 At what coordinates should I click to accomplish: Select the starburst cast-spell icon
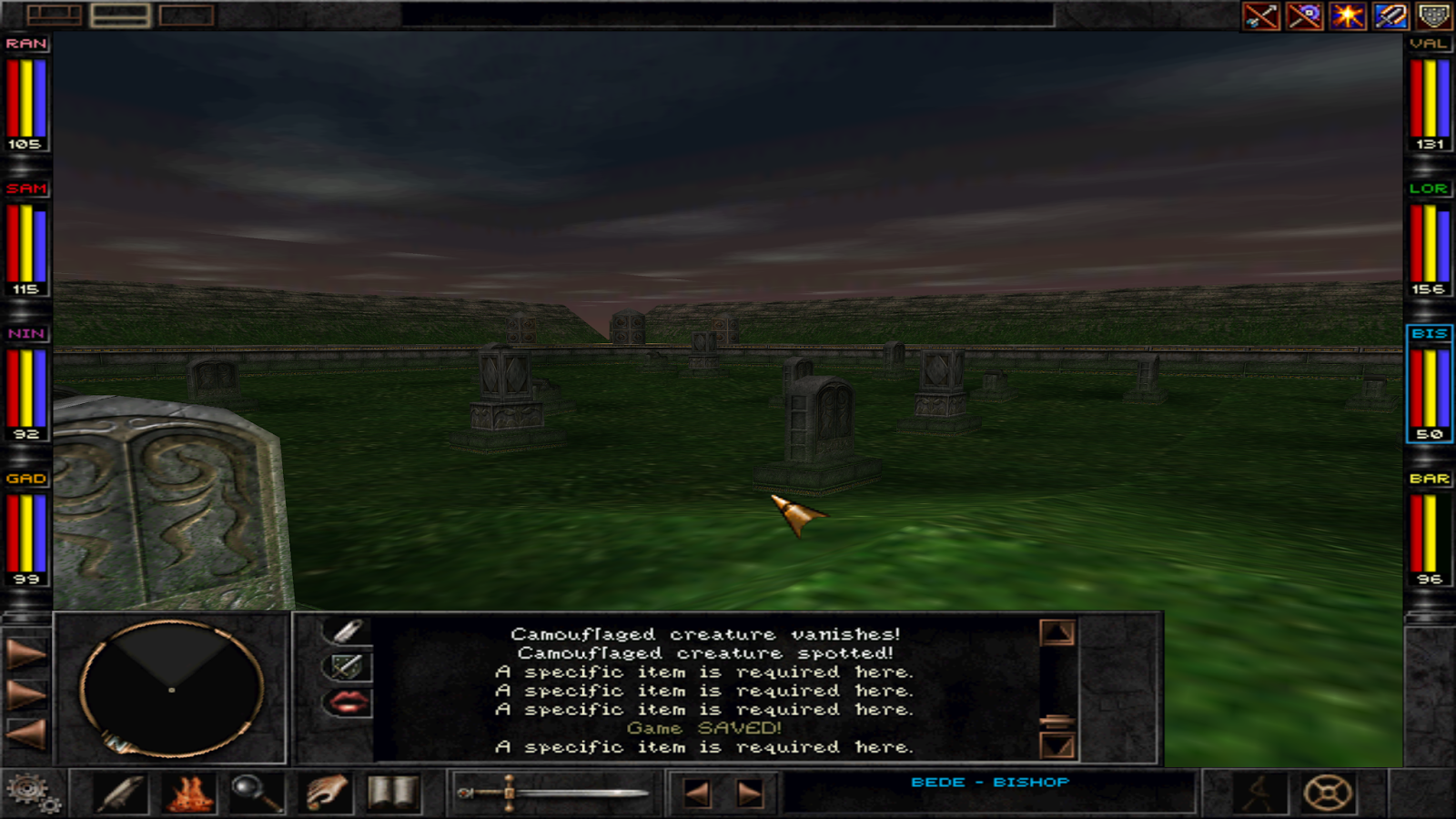click(1348, 15)
